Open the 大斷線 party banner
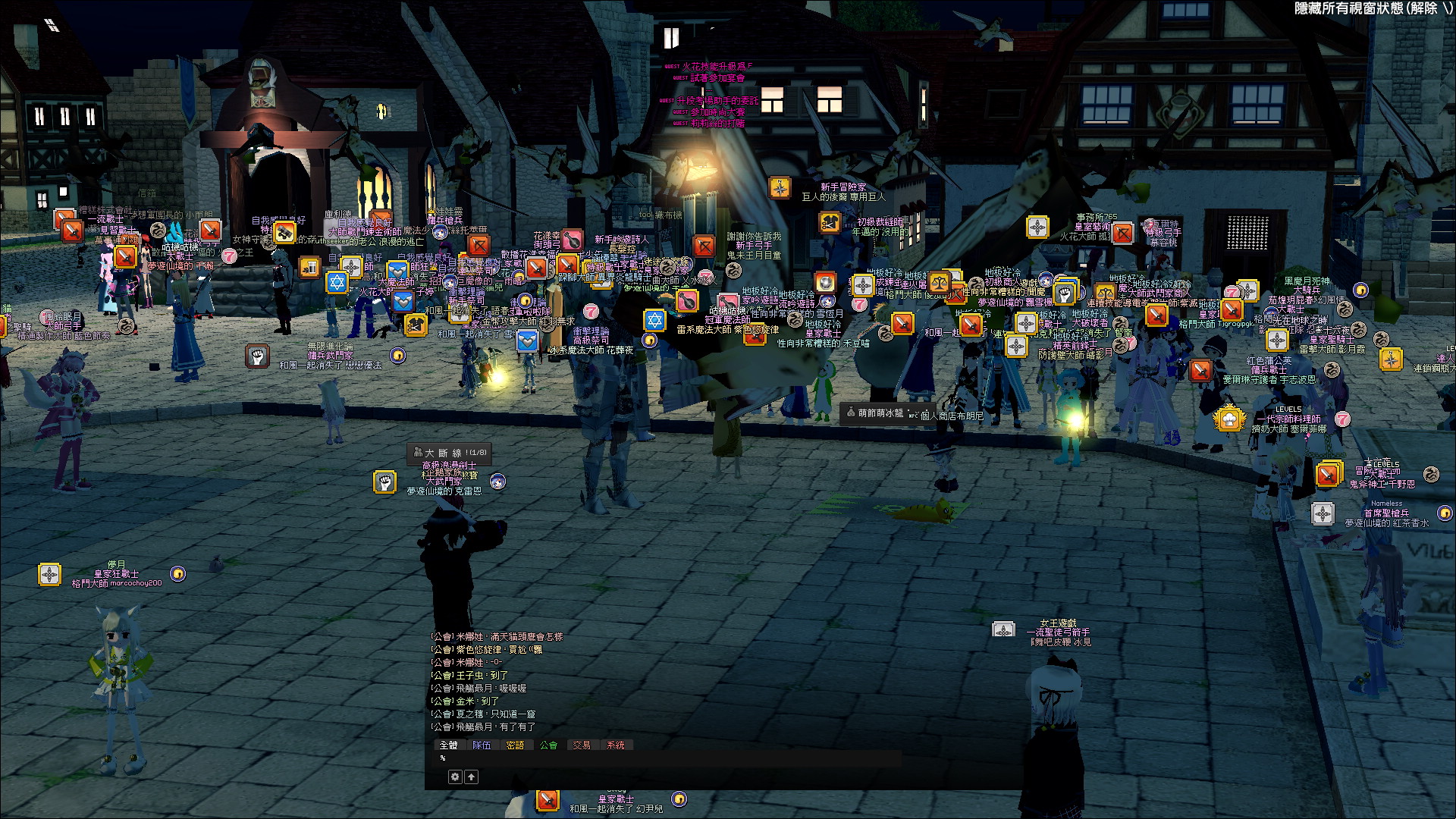 [450, 453]
